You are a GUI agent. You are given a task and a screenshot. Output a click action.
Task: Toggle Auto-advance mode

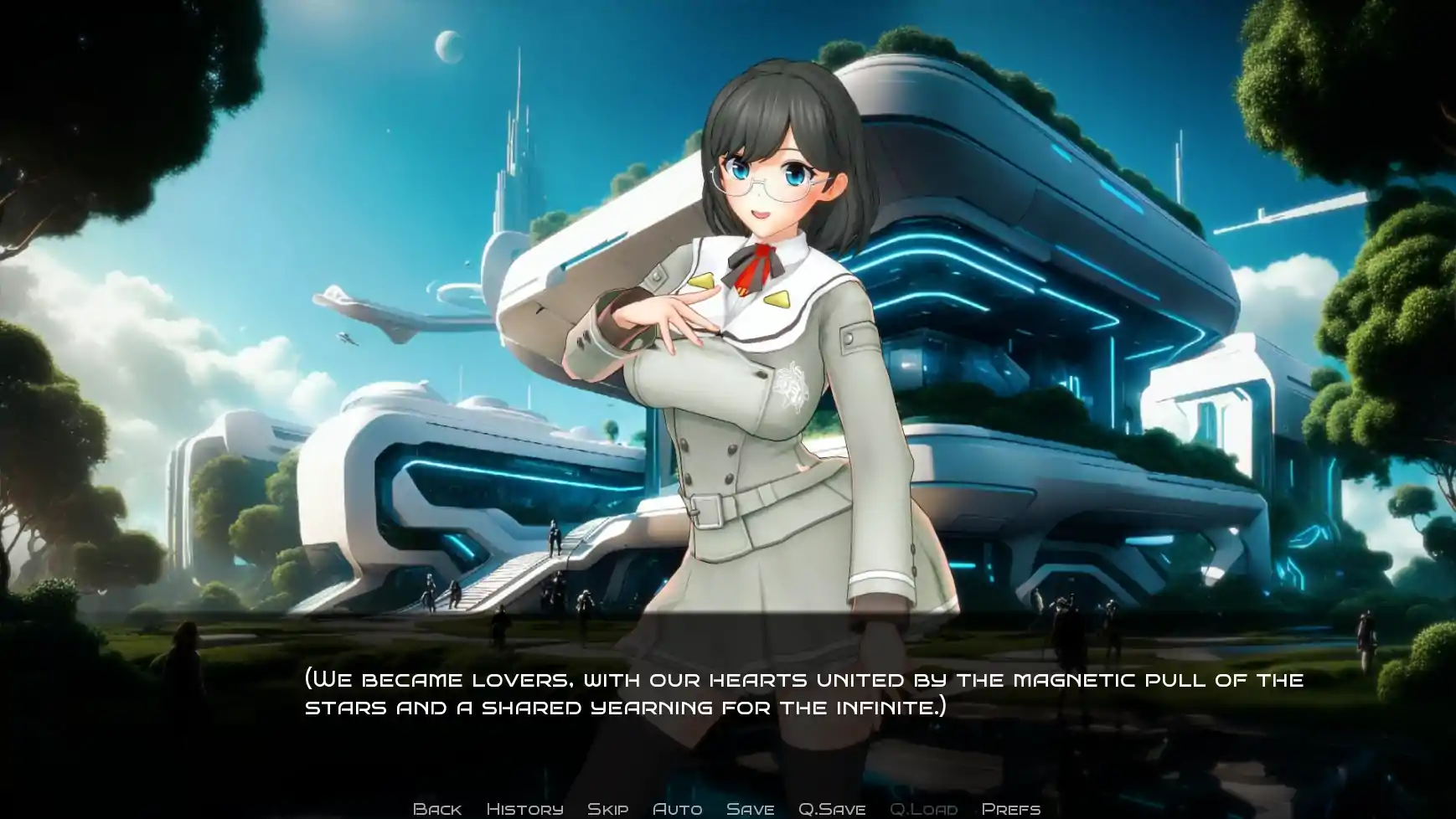[677, 808]
